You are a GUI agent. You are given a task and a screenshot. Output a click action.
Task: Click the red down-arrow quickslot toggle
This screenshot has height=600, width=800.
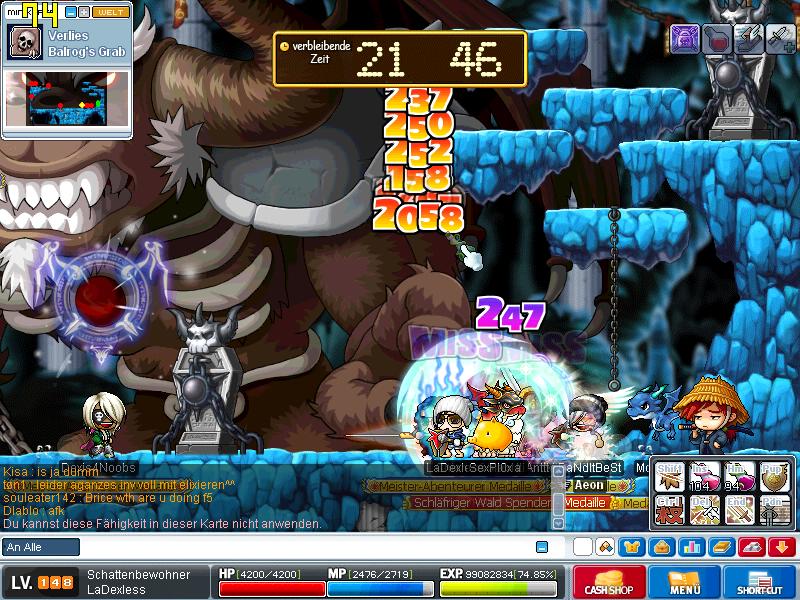pos(781,547)
